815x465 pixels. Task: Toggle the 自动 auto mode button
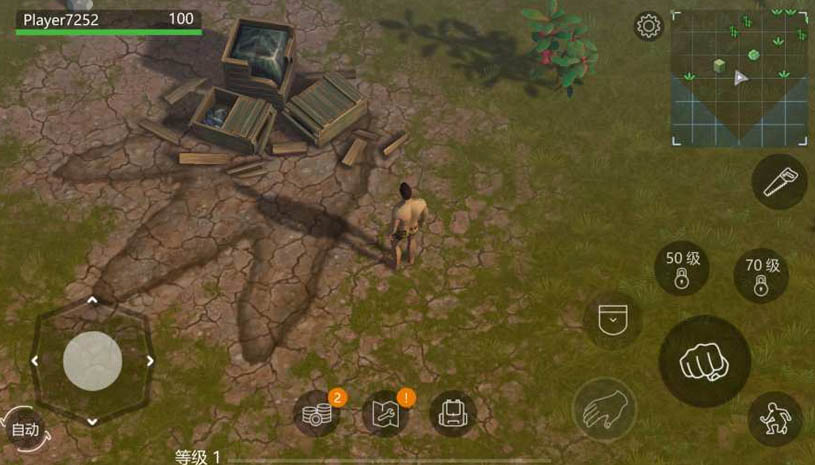[x=24, y=430]
